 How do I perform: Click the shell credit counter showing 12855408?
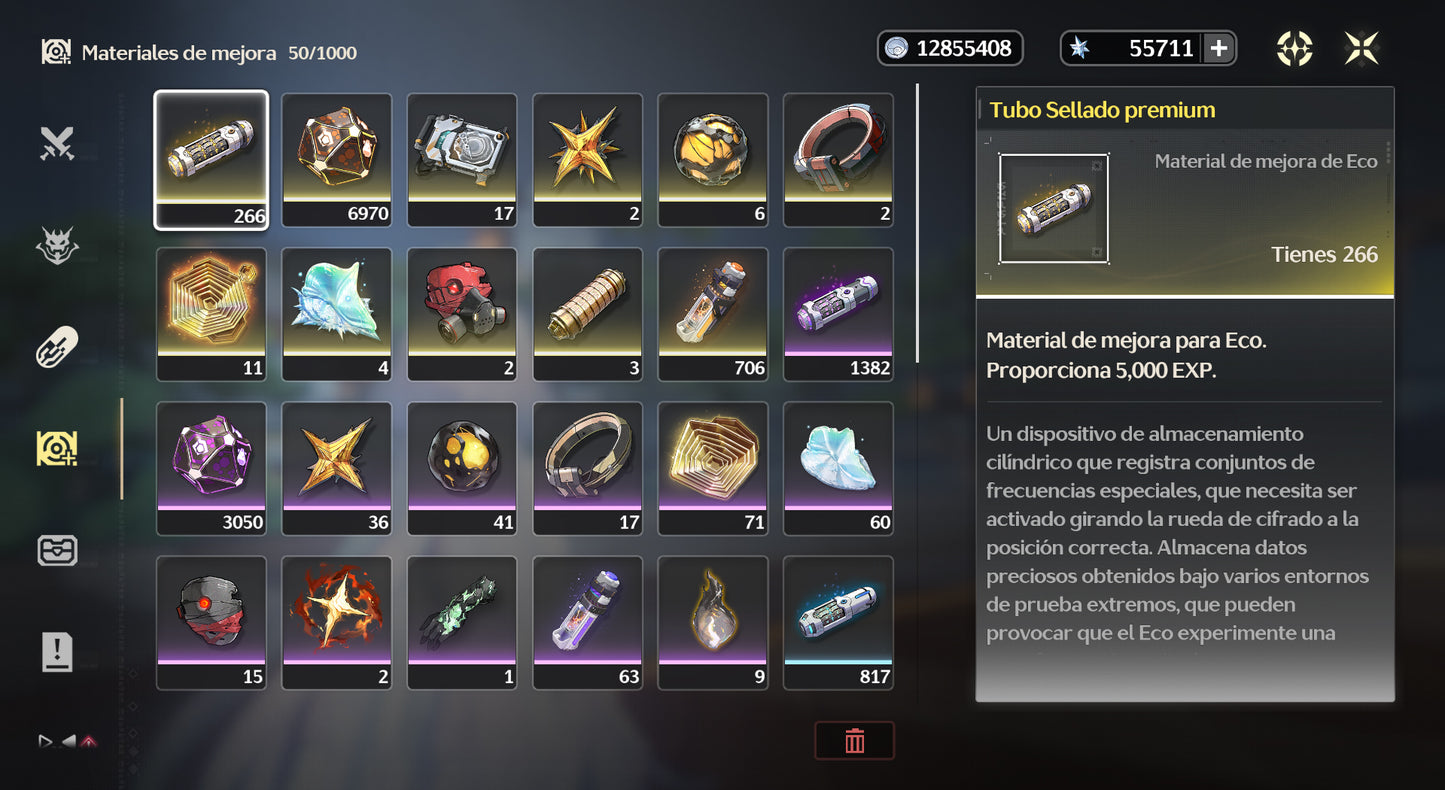(x=949, y=47)
